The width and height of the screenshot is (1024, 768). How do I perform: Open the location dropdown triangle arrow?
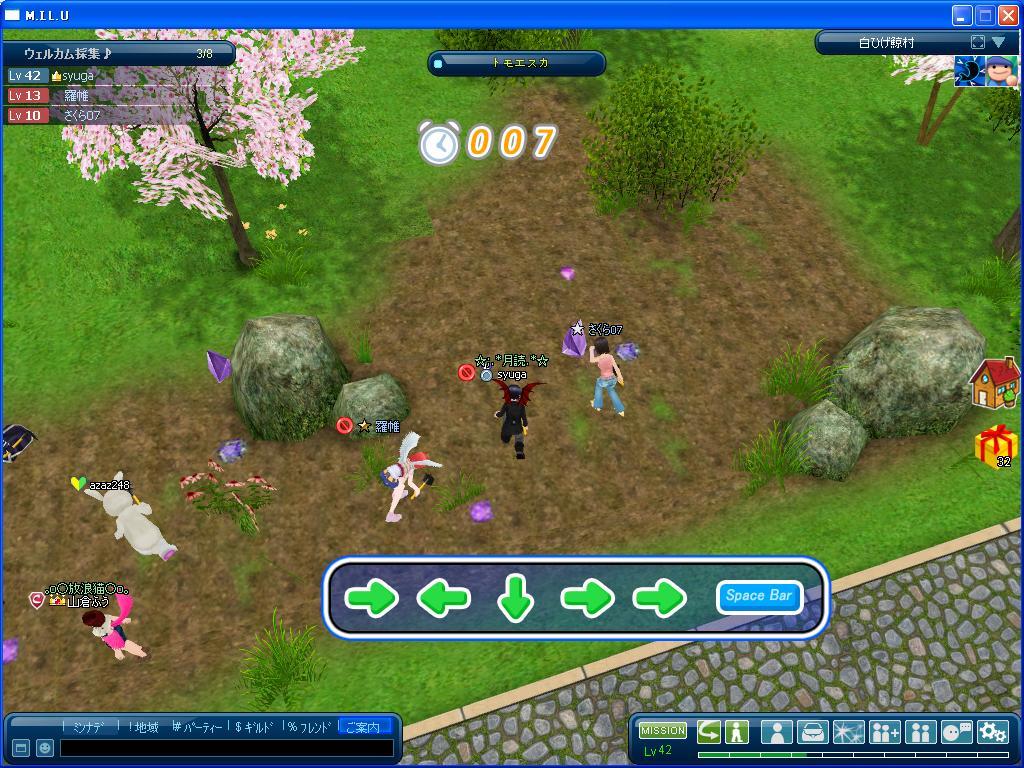[998, 42]
